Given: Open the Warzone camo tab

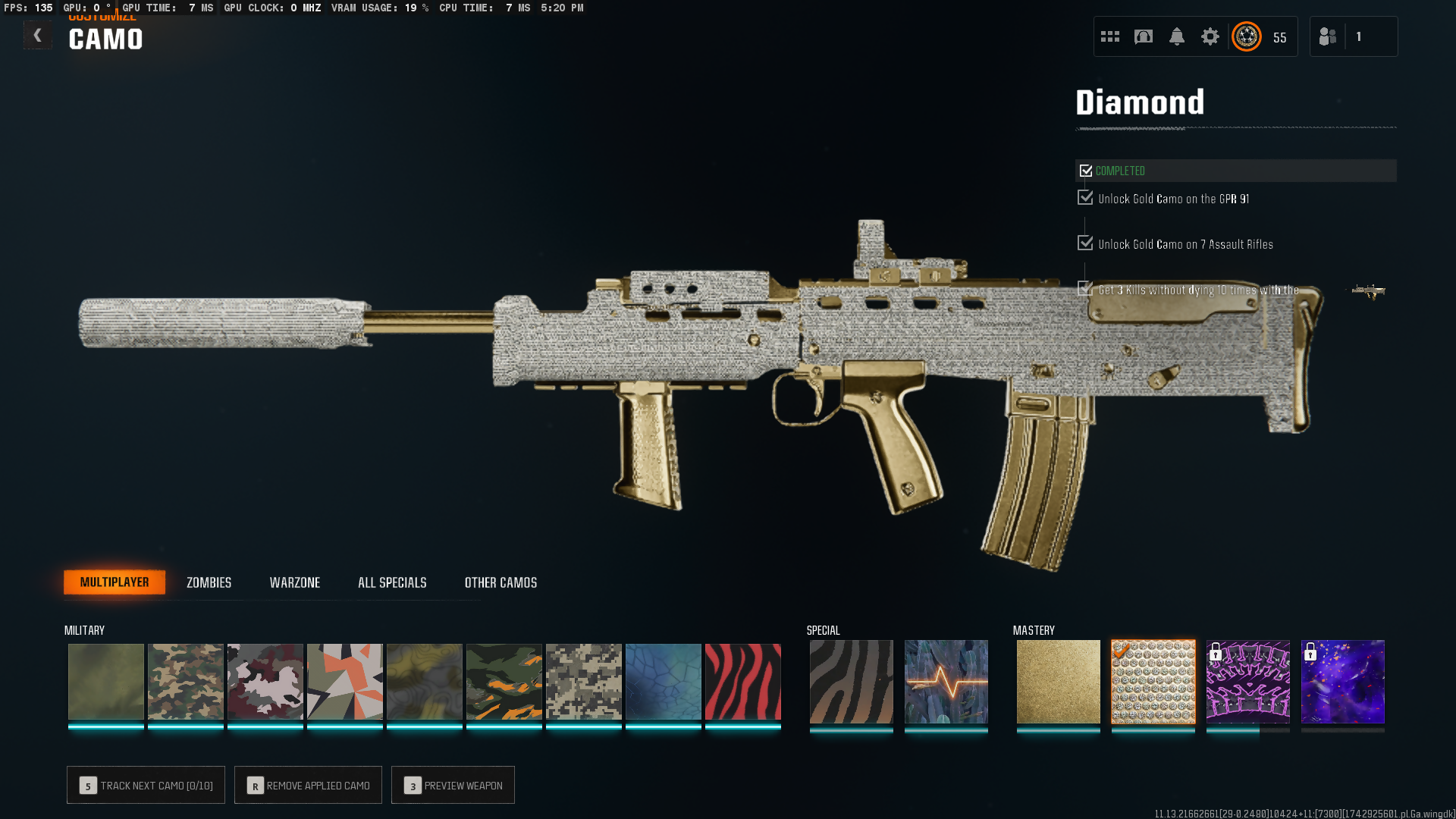Looking at the screenshot, I should (x=294, y=582).
